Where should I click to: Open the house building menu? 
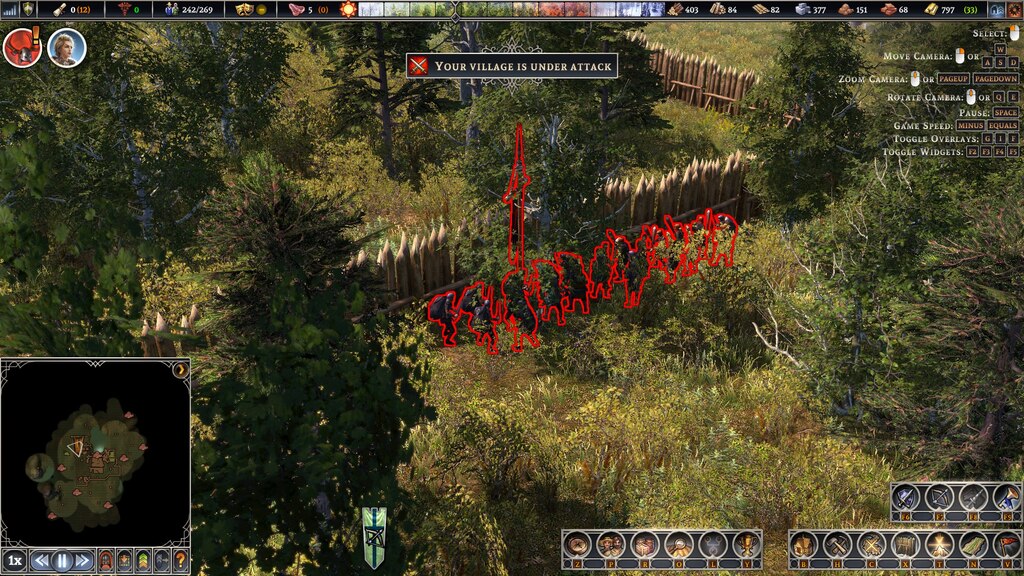coord(805,545)
